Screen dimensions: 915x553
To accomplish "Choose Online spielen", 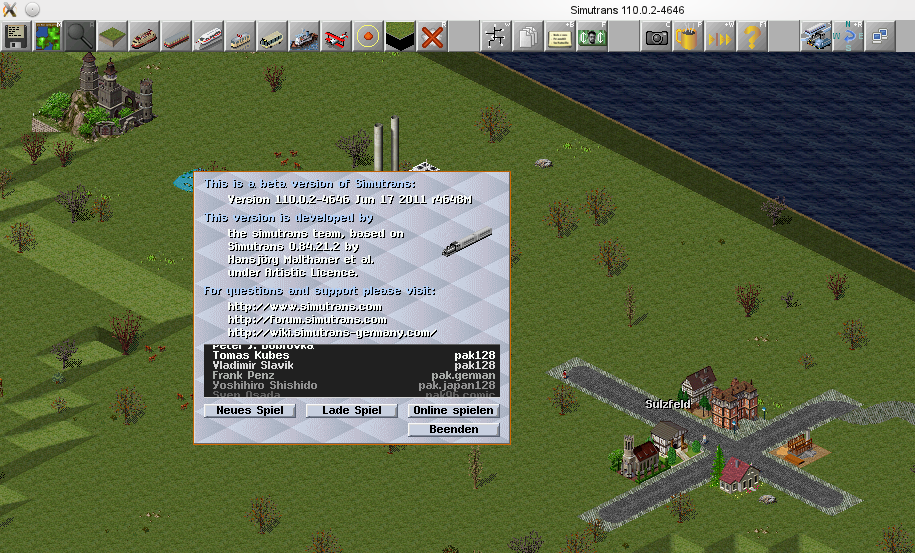I will coord(453,411).
